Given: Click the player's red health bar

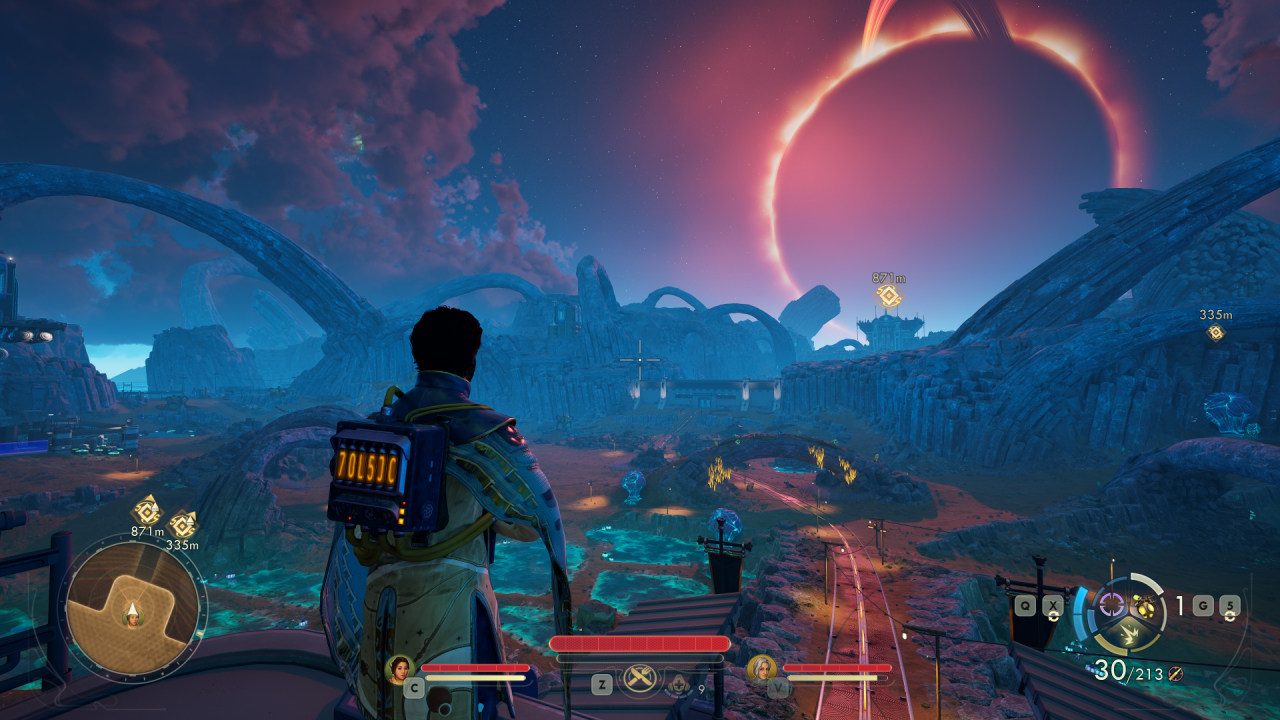Looking at the screenshot, I should 638,642.
